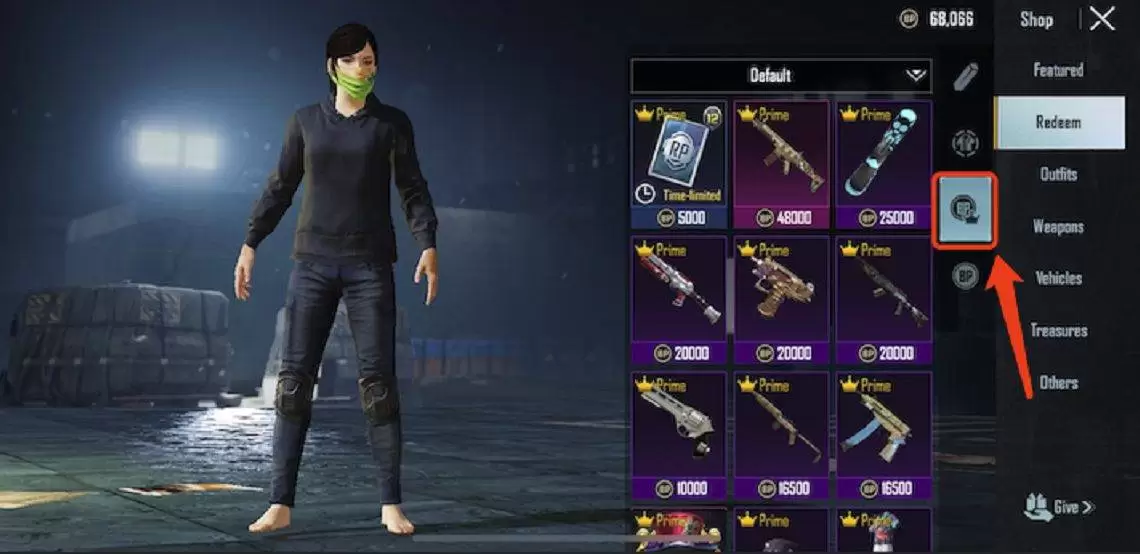1140x554 pixels.
Task: Open the Treasures tab
Action: pyautogui.click(x=1058, y=330)
